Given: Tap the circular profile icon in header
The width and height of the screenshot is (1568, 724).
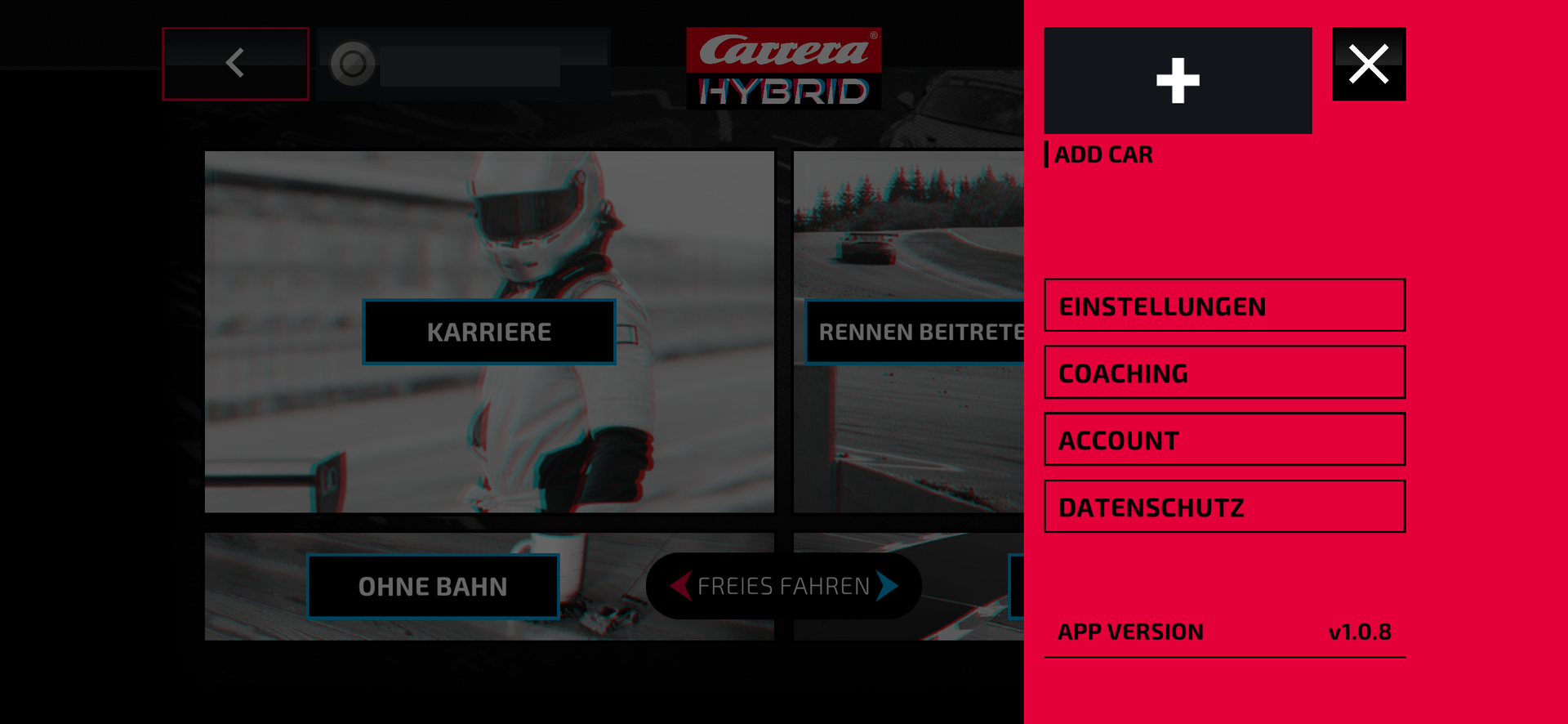Looking at the screenshot, I should tap(353, 63).
